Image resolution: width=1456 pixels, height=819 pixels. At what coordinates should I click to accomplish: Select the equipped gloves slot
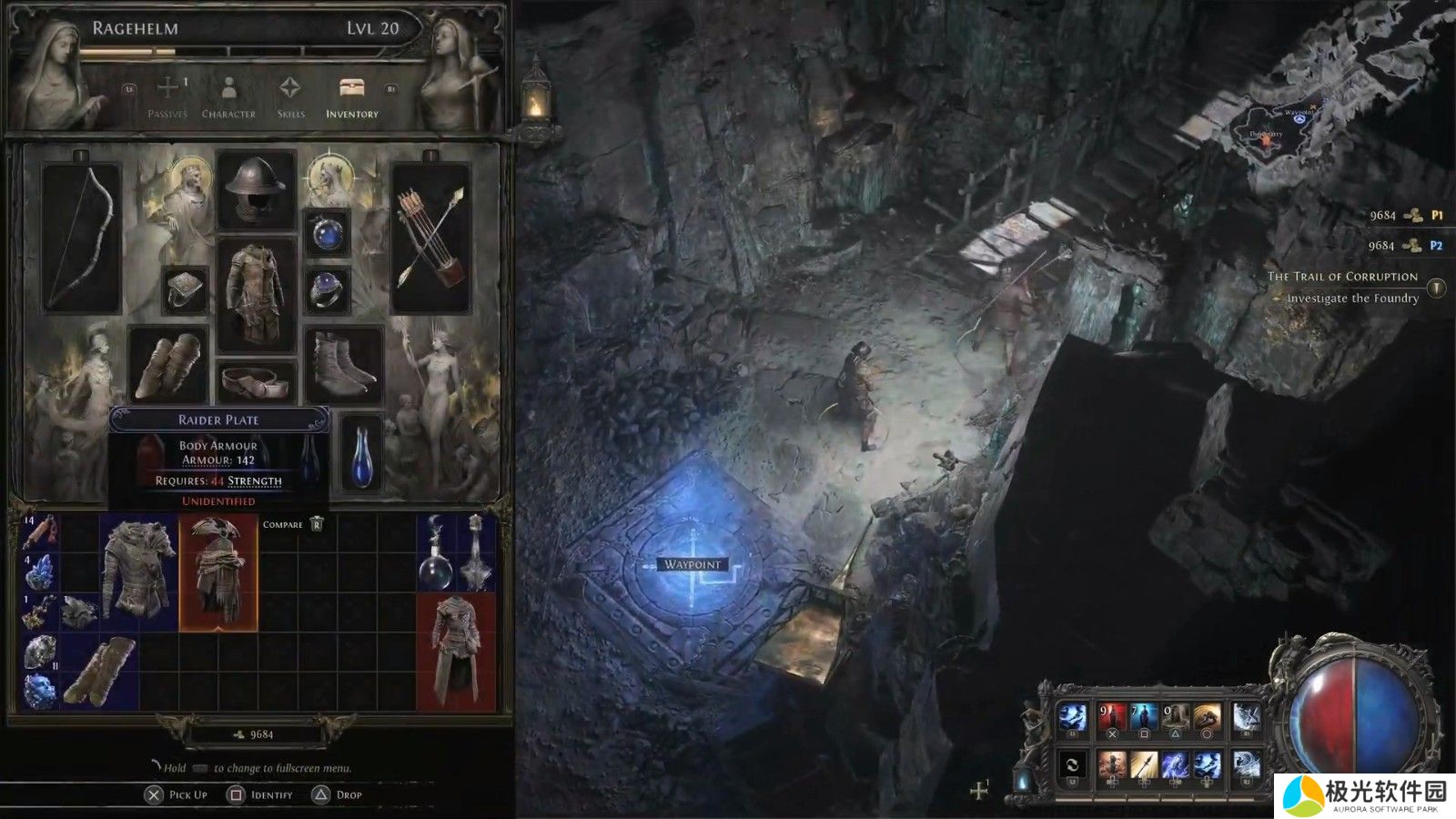click(168, 364)
